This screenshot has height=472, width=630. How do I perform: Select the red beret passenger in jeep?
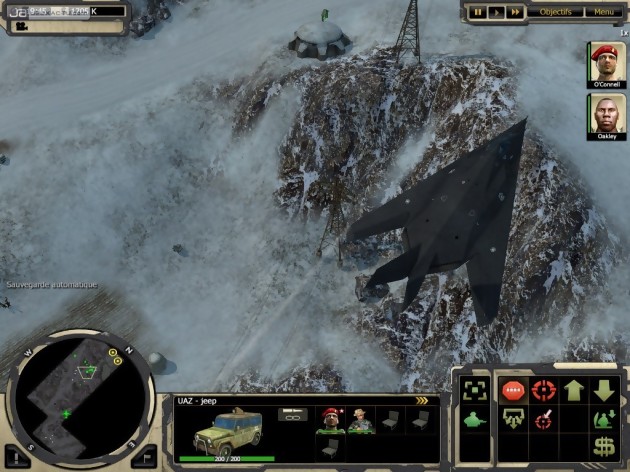(329, 420)
